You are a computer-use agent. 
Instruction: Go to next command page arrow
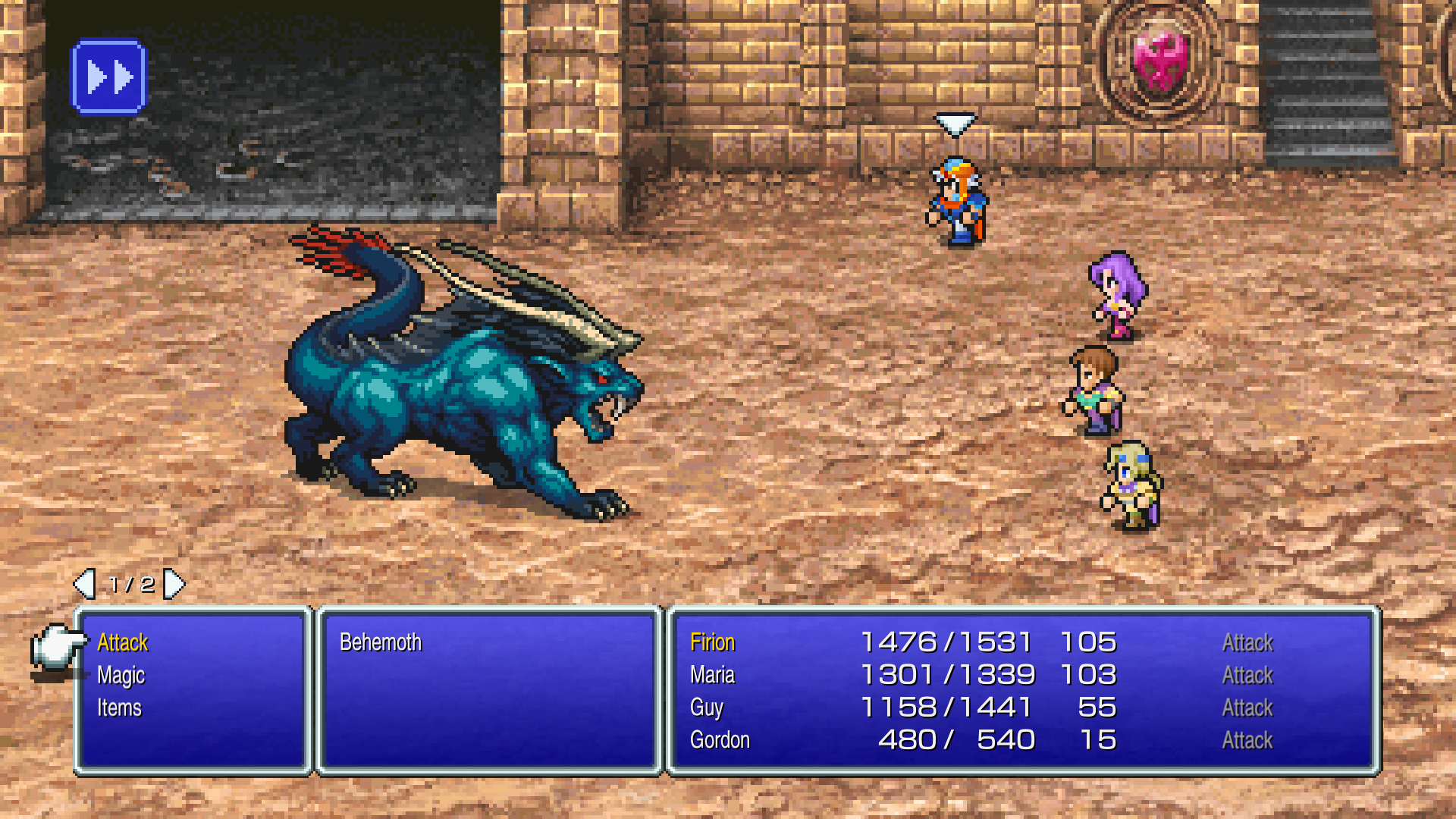click(x=174, y=584)
